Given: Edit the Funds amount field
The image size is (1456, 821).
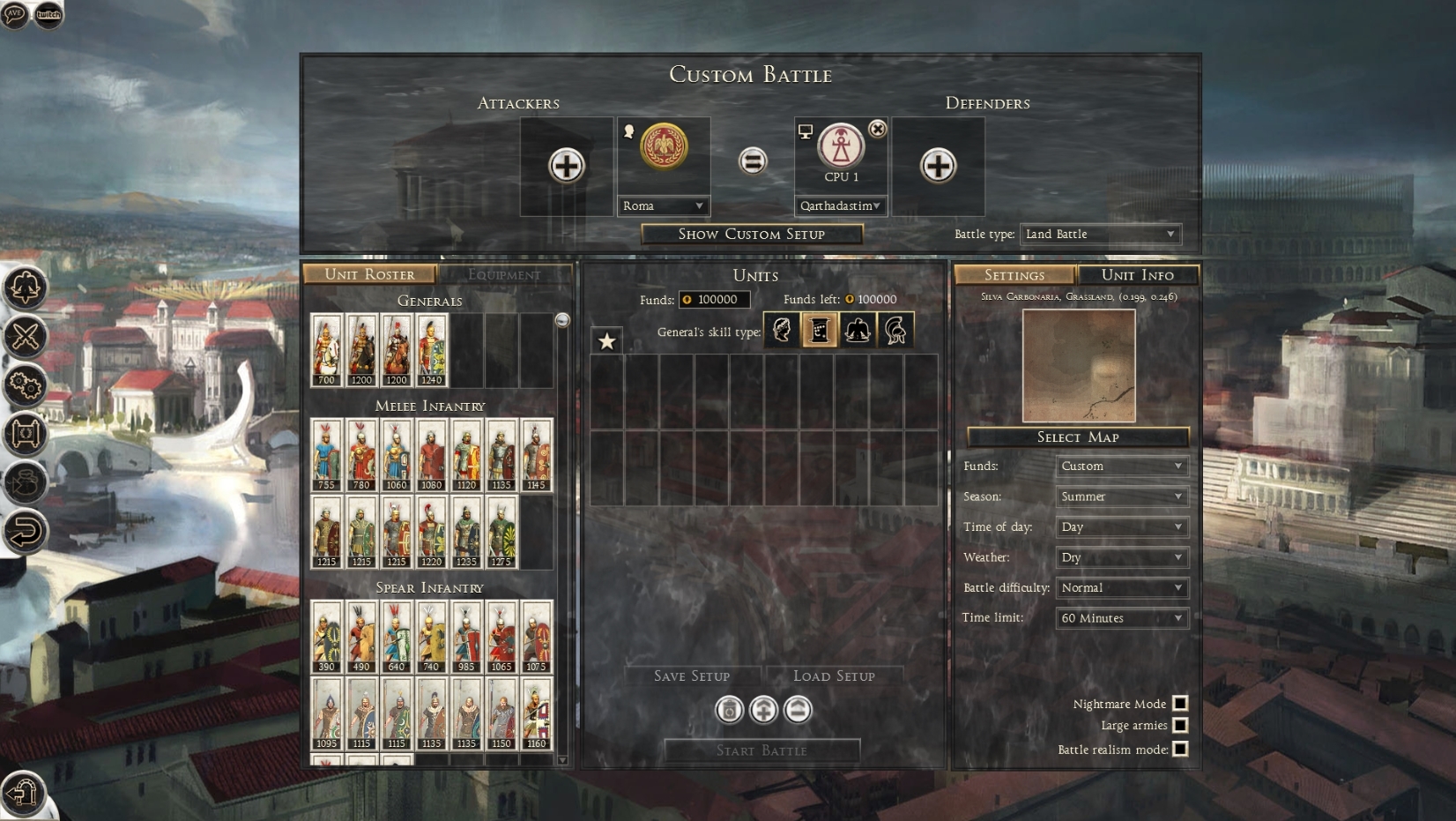Looking at the screenshot, I should [x=716, y=300].
